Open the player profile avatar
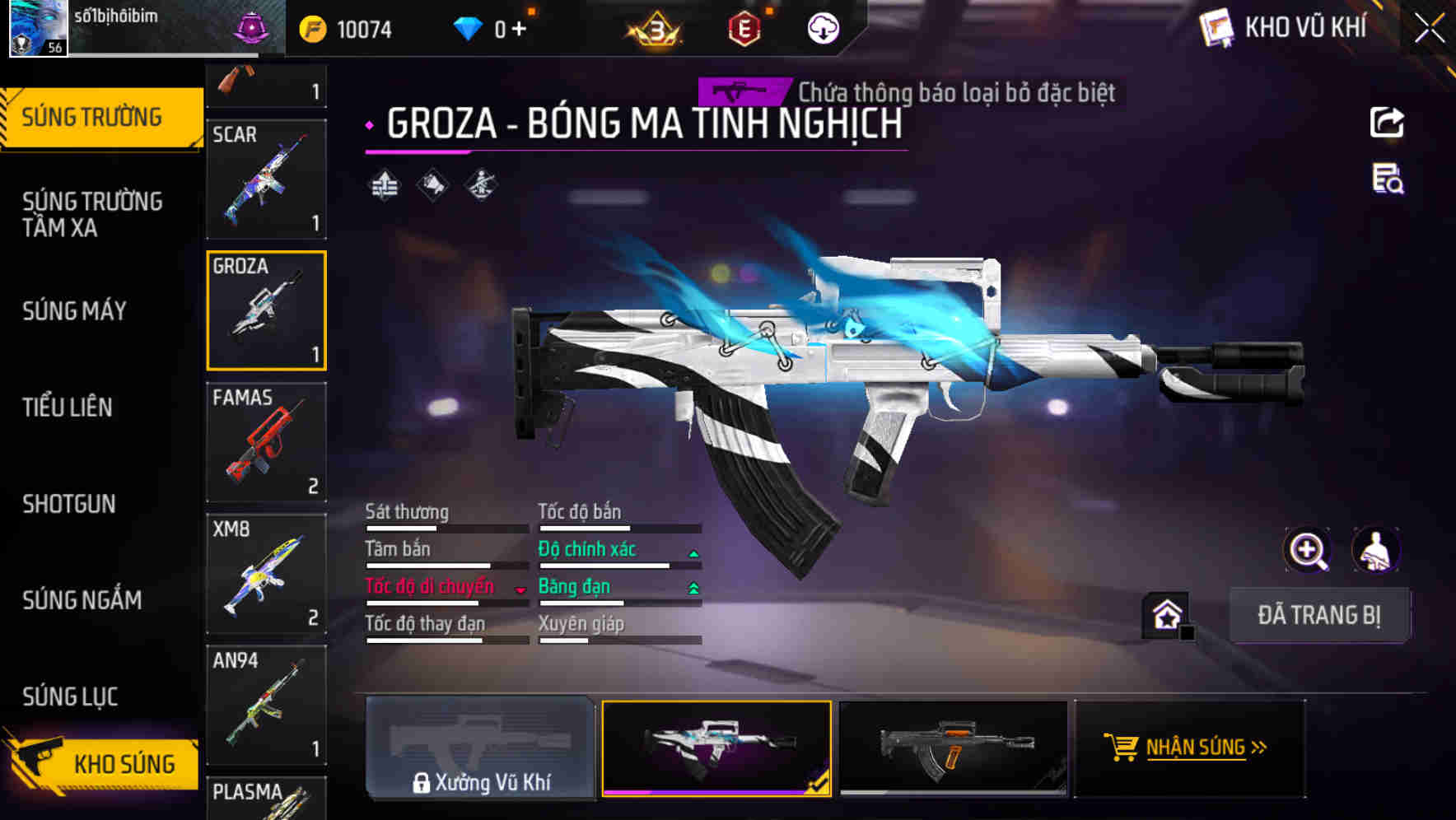 (x=38, y=28)
